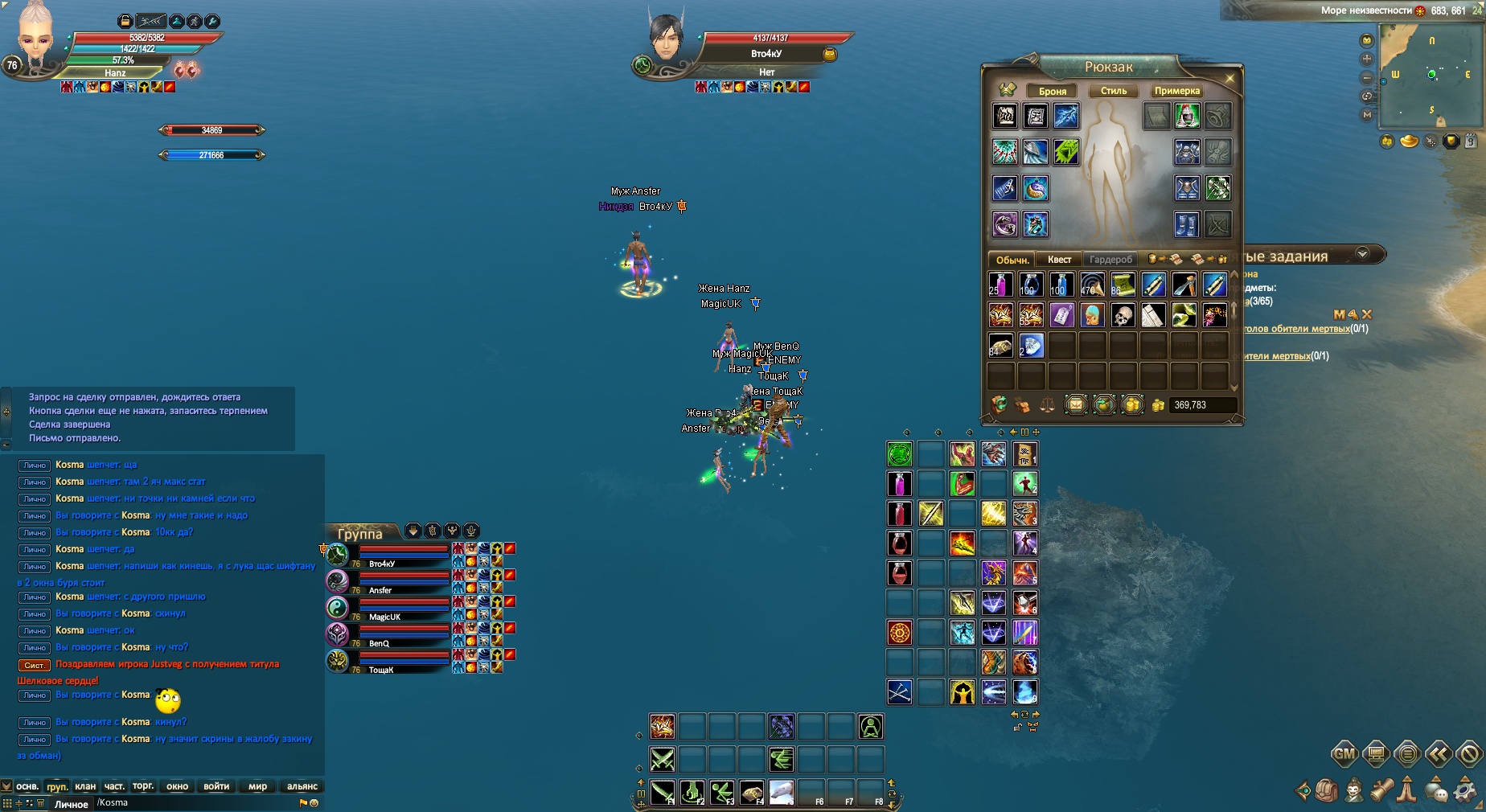Image resolution: width=1486 pixels, height=812 pixels.
Task: Show the Квест inventory tab
Action: click(1059, 259)
